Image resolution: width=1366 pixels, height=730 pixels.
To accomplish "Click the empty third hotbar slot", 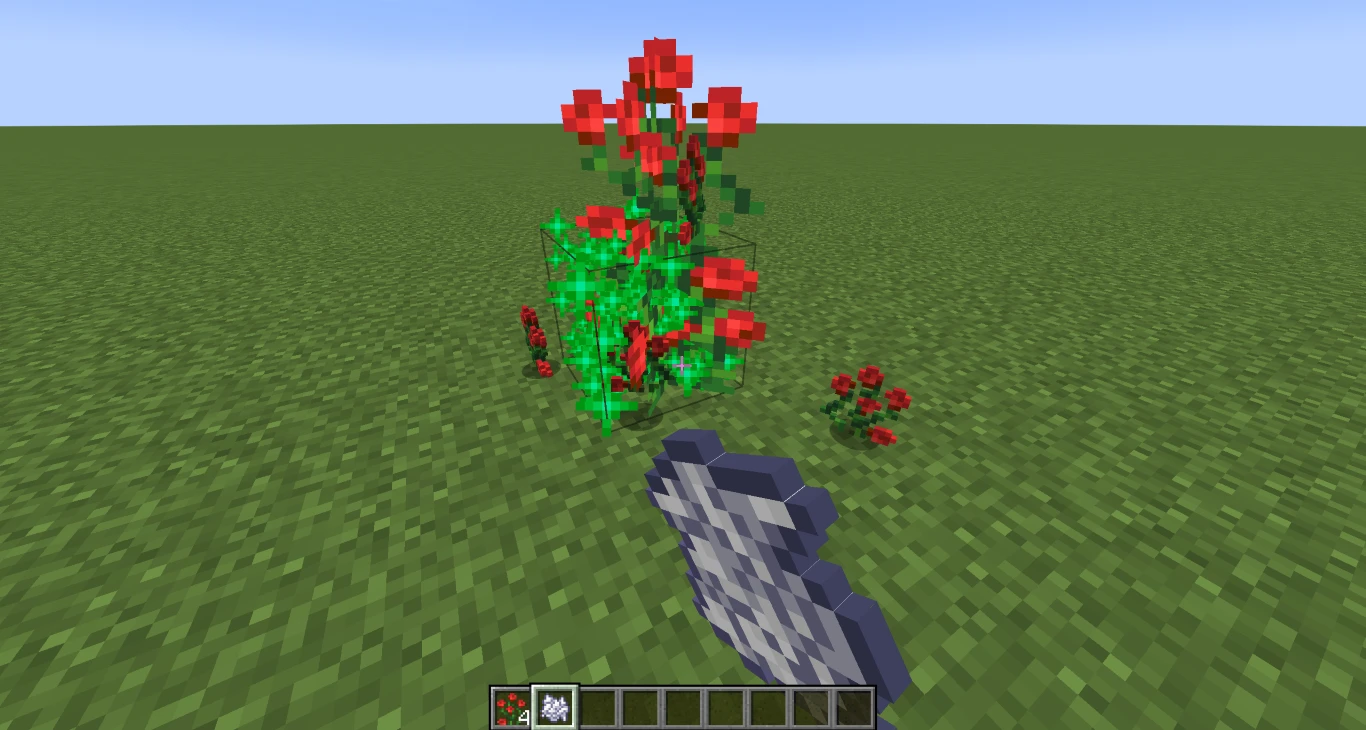I will coord(596,708).
